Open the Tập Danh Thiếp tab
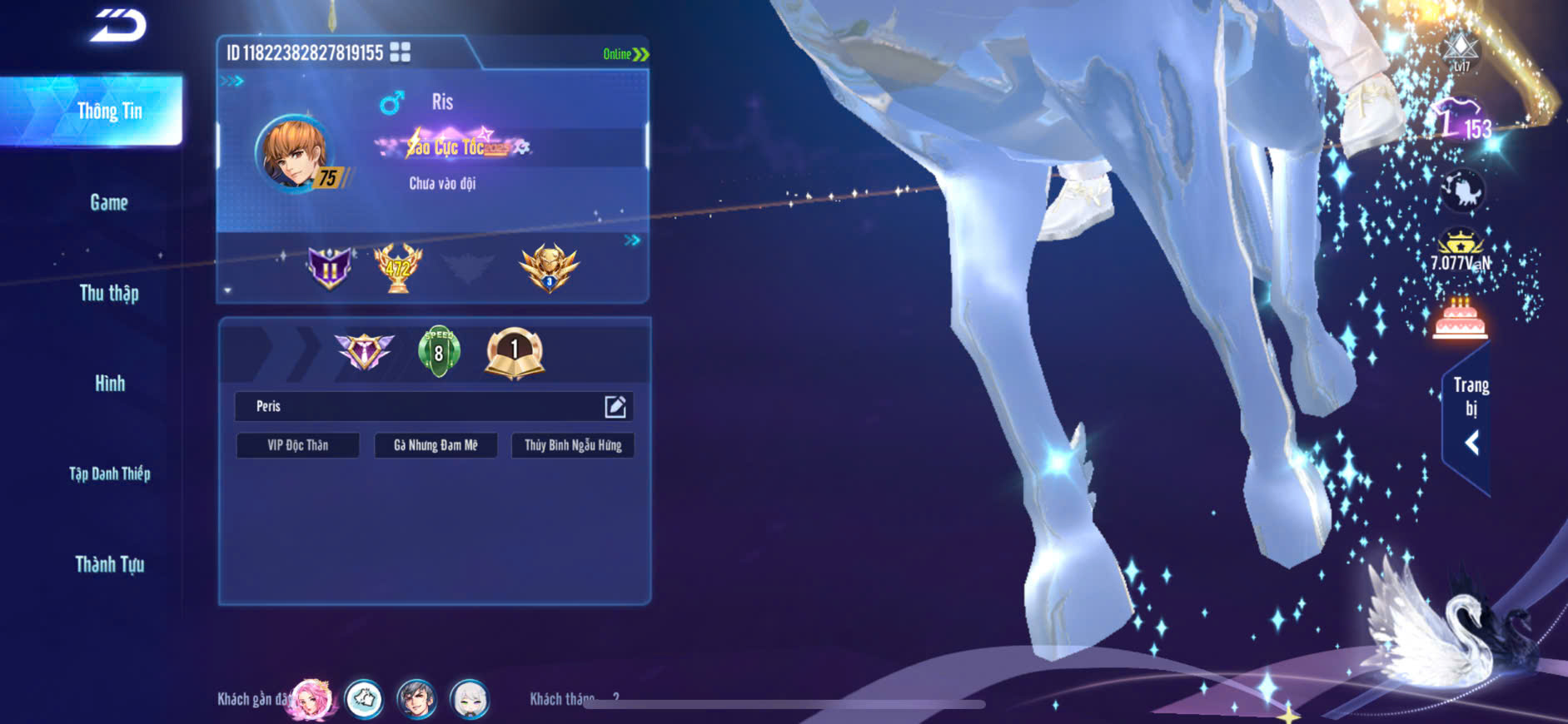This screenshot has width=1568, height=724. [x=109, y=474]
